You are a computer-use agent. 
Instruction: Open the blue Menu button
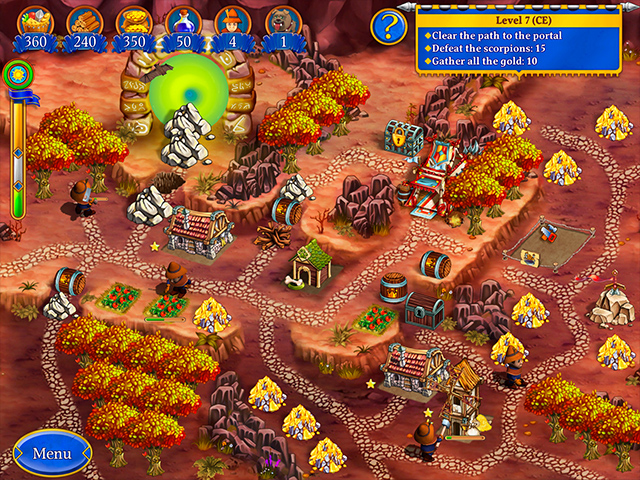(x=52, y=453)
